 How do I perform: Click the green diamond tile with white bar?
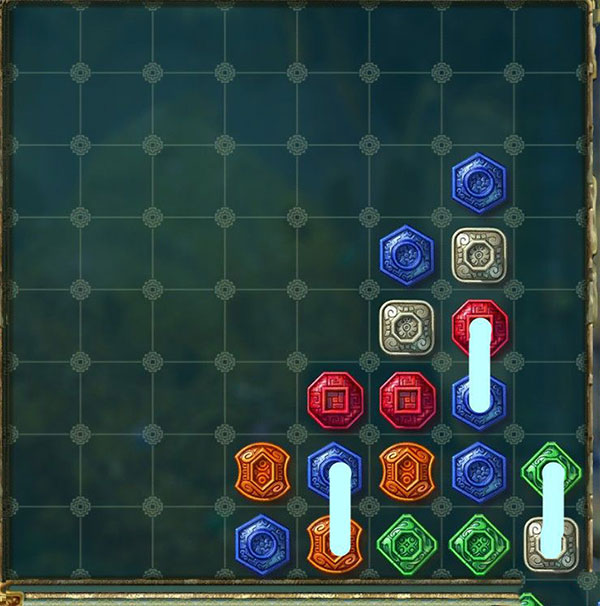(552, 470)
